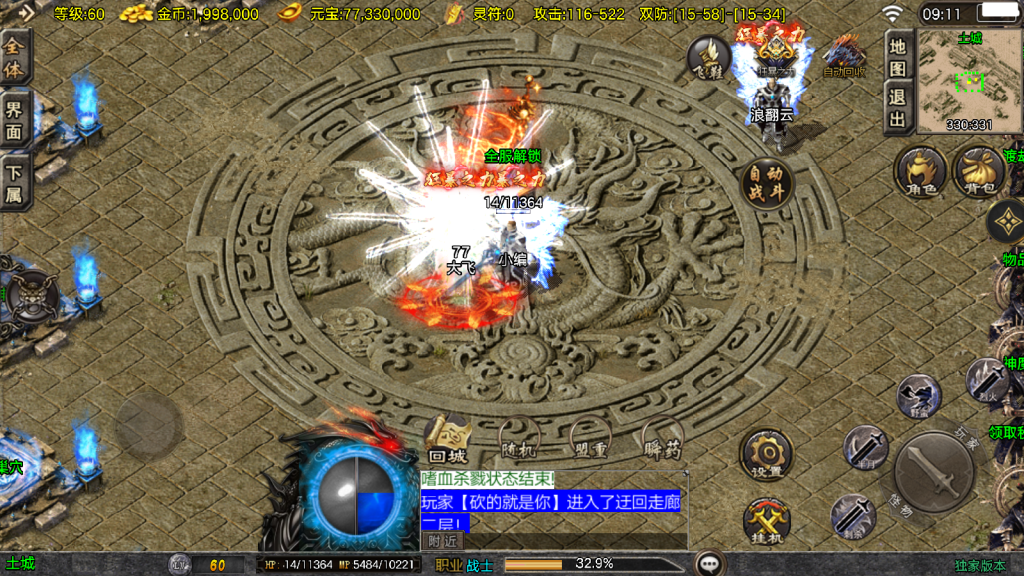
Task: Select the 下属 subordinates tab
Action: [x=16, y=182]
